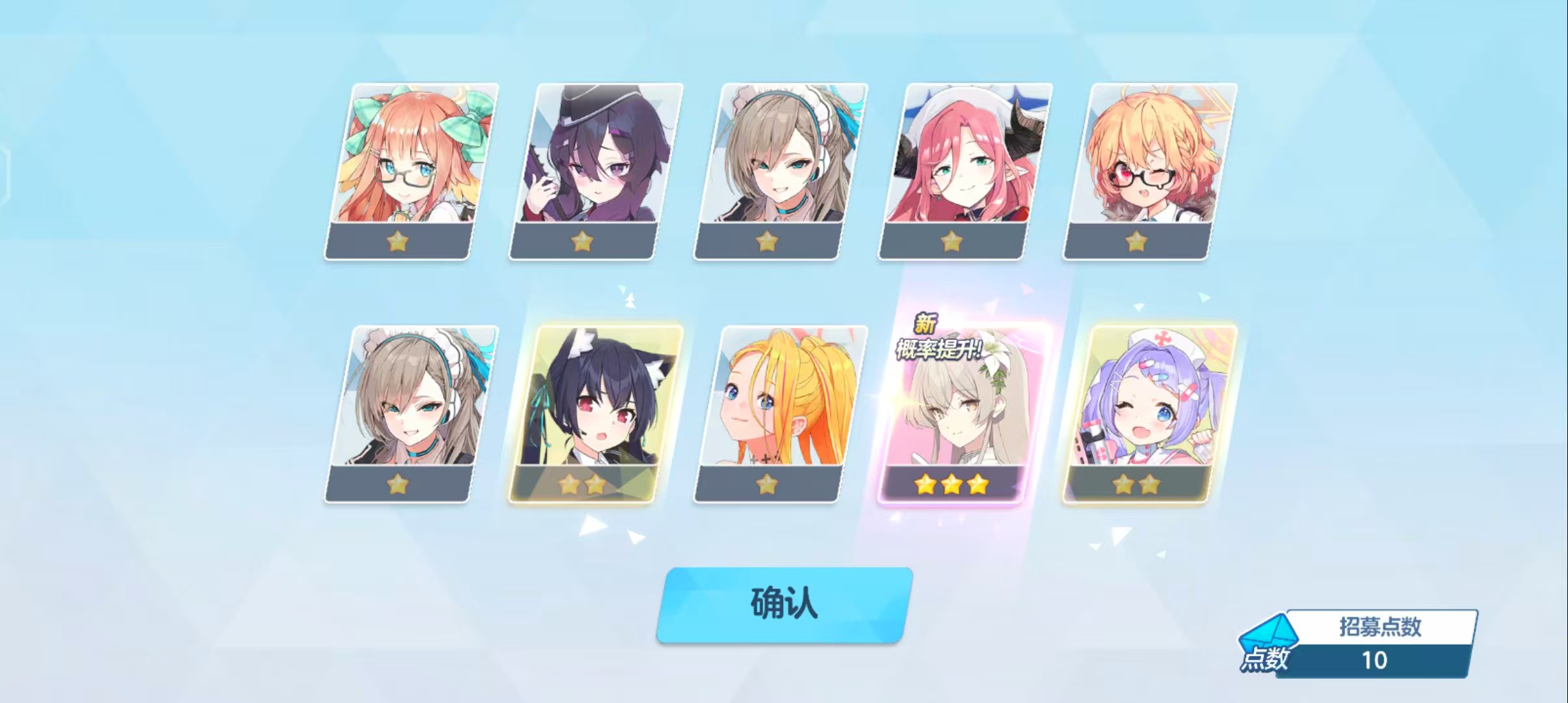Select the winking girl with red glasses card
This screenshot has height=703, width=1568.
1149,171
